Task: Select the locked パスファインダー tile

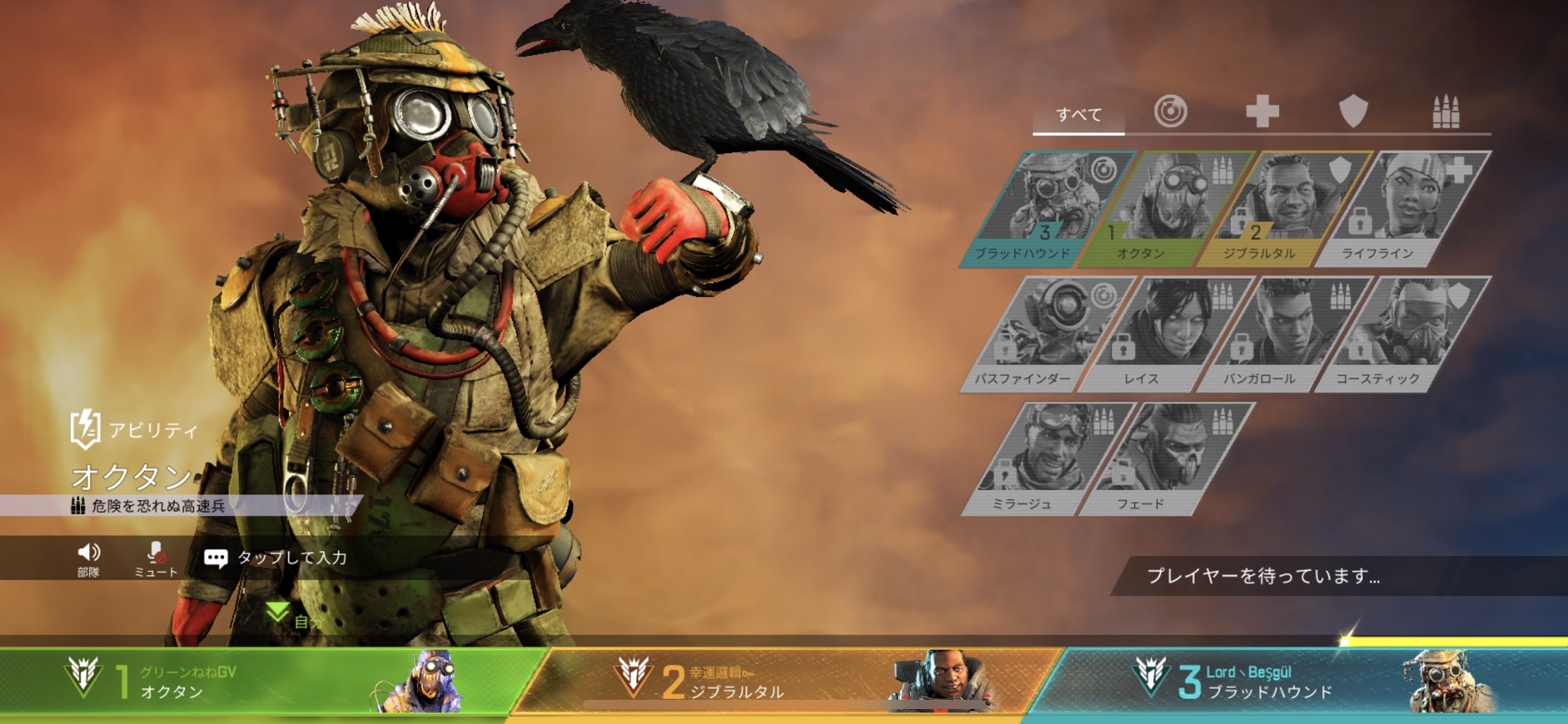Action: pyautogui.click(x=1048, y=334)
